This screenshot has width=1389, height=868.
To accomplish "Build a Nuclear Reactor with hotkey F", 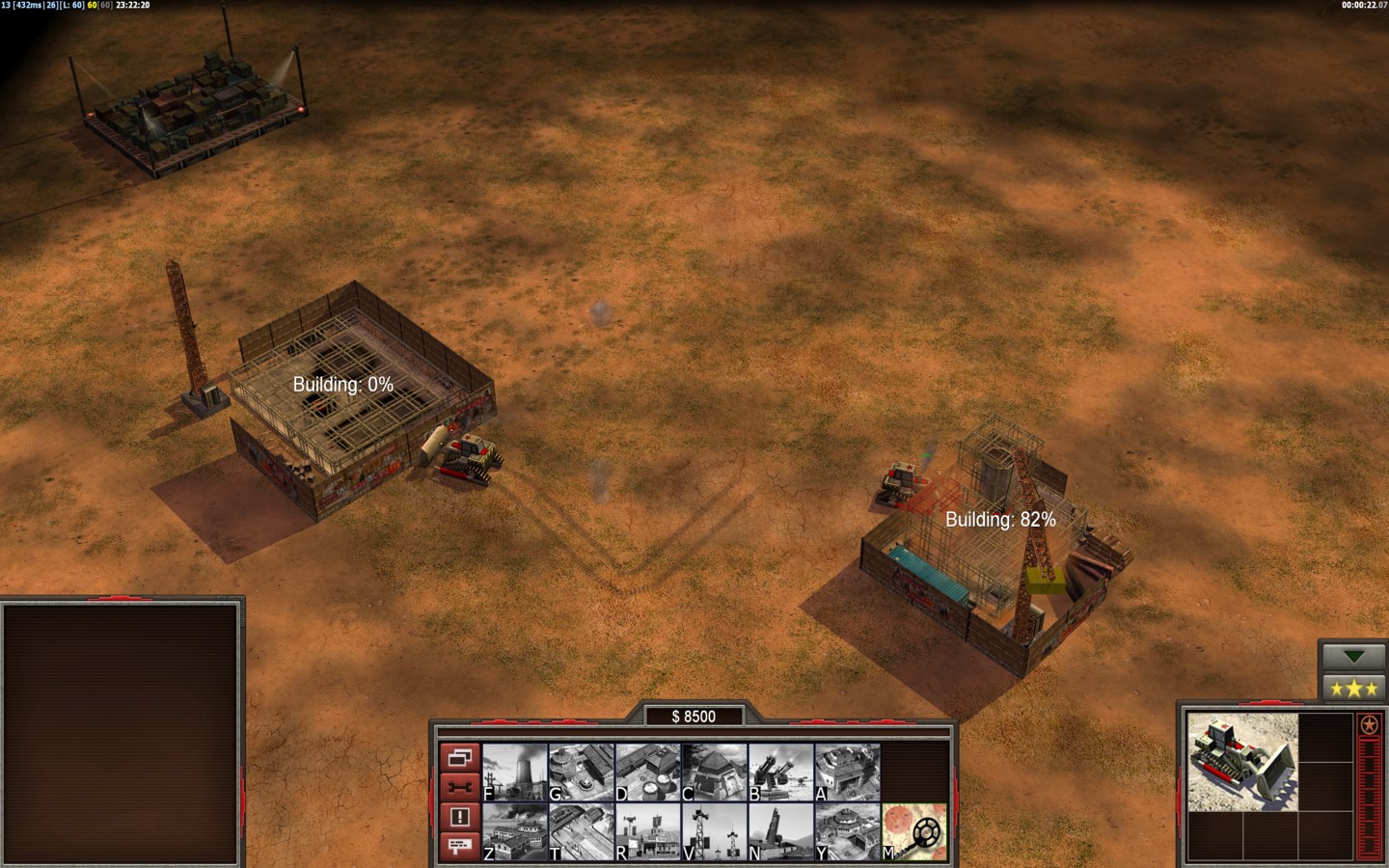I will [515, 772].
